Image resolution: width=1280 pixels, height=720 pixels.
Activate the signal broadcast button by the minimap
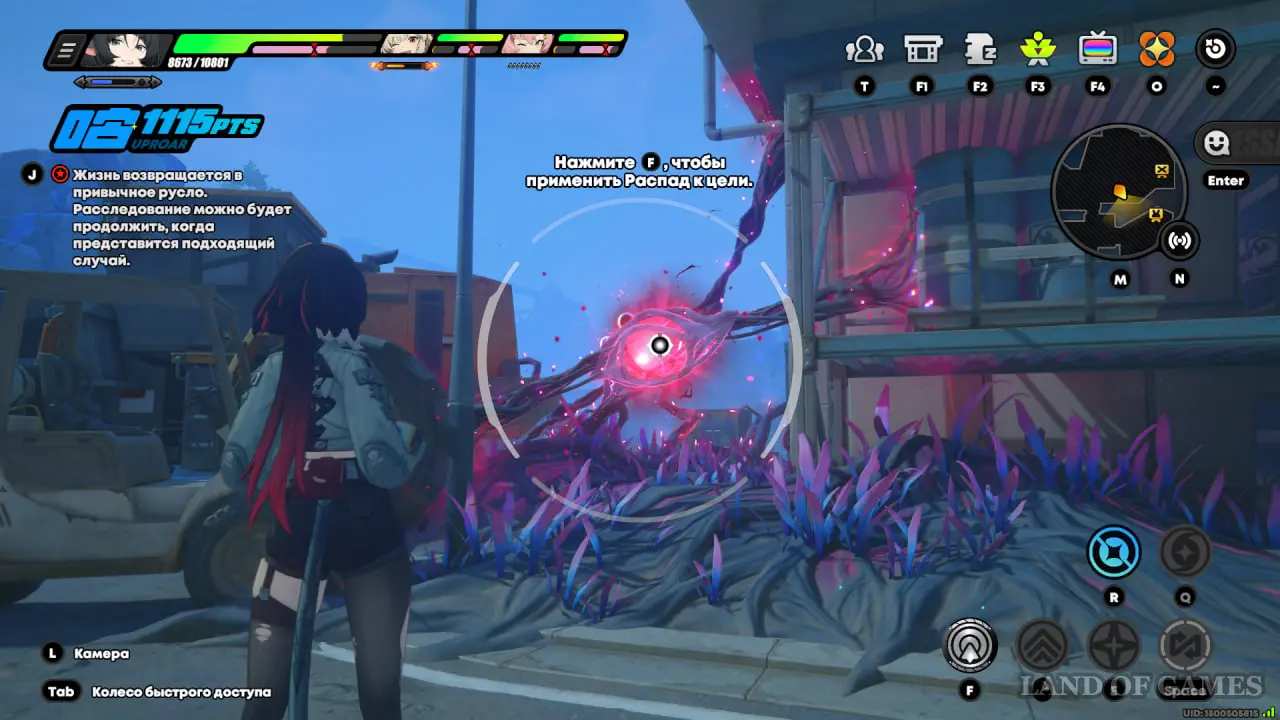1180,241
